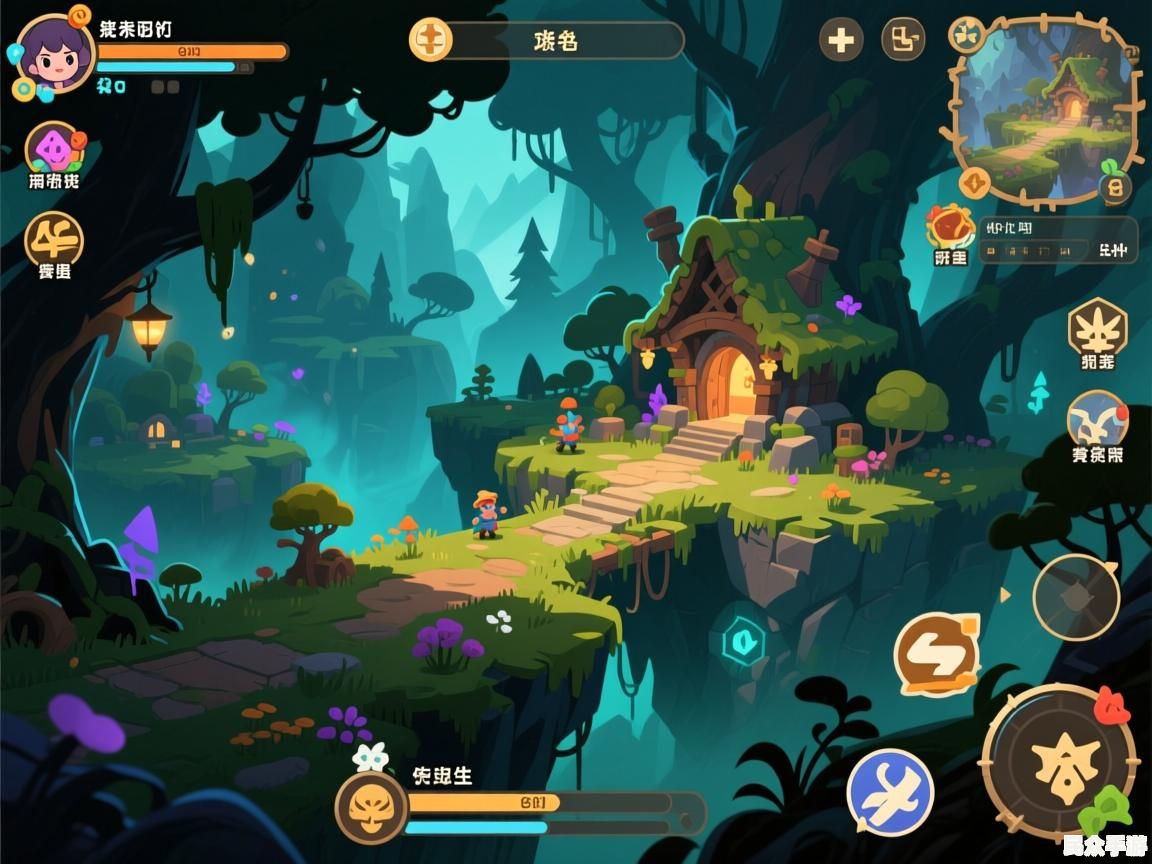This screenshot has width=1152, height=864.
Task: Open the white bird icon button
Action: coord(1097,420)
